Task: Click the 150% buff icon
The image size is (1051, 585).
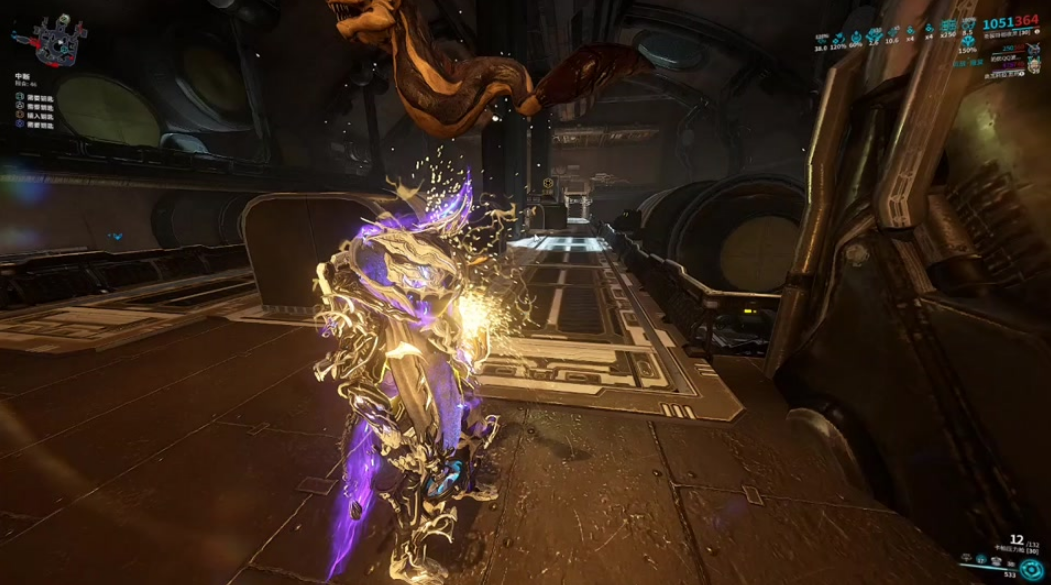Action: (969, 42)
